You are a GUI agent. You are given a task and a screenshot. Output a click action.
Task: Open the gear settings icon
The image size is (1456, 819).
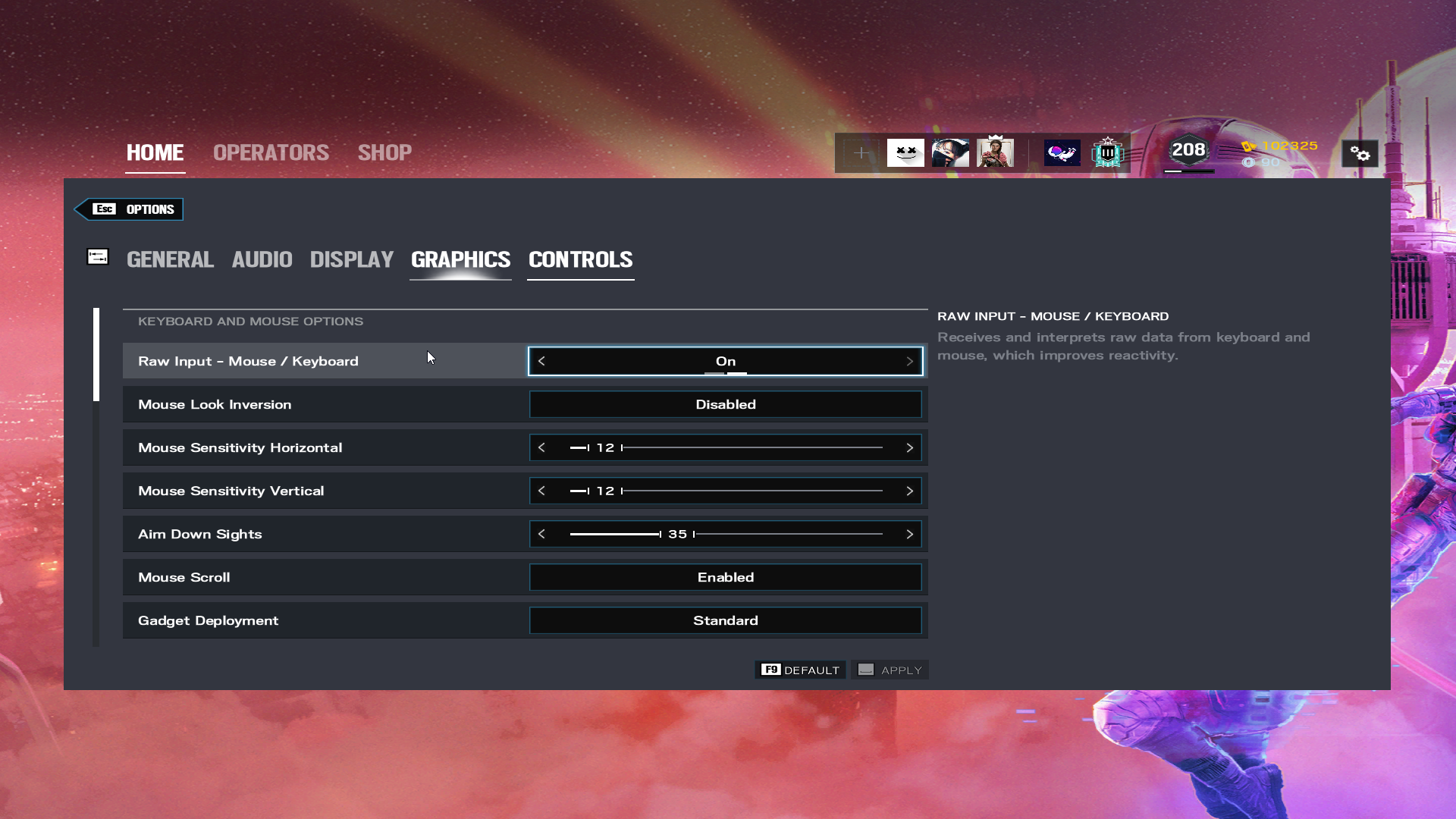[1360, 154]
